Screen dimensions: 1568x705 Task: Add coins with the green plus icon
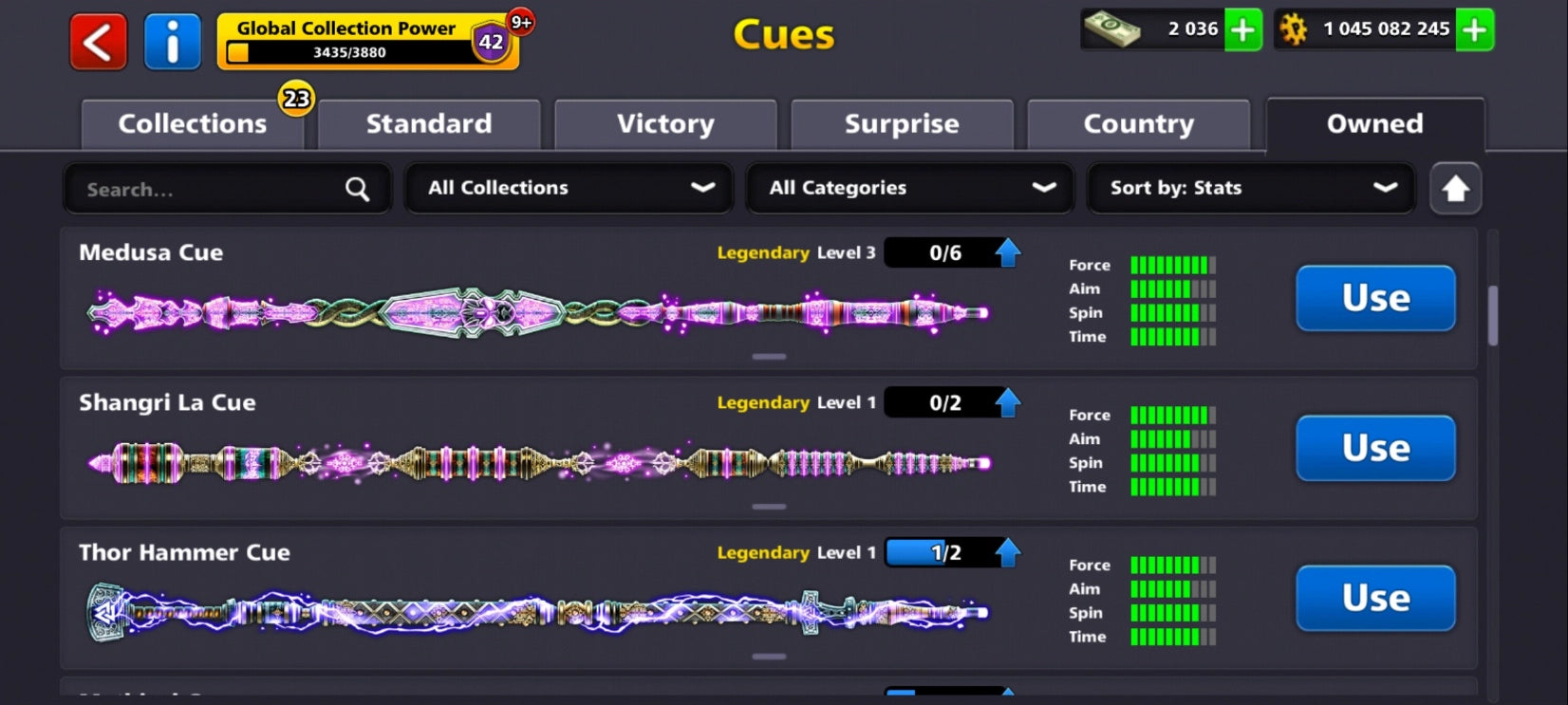coord(1474,29)
